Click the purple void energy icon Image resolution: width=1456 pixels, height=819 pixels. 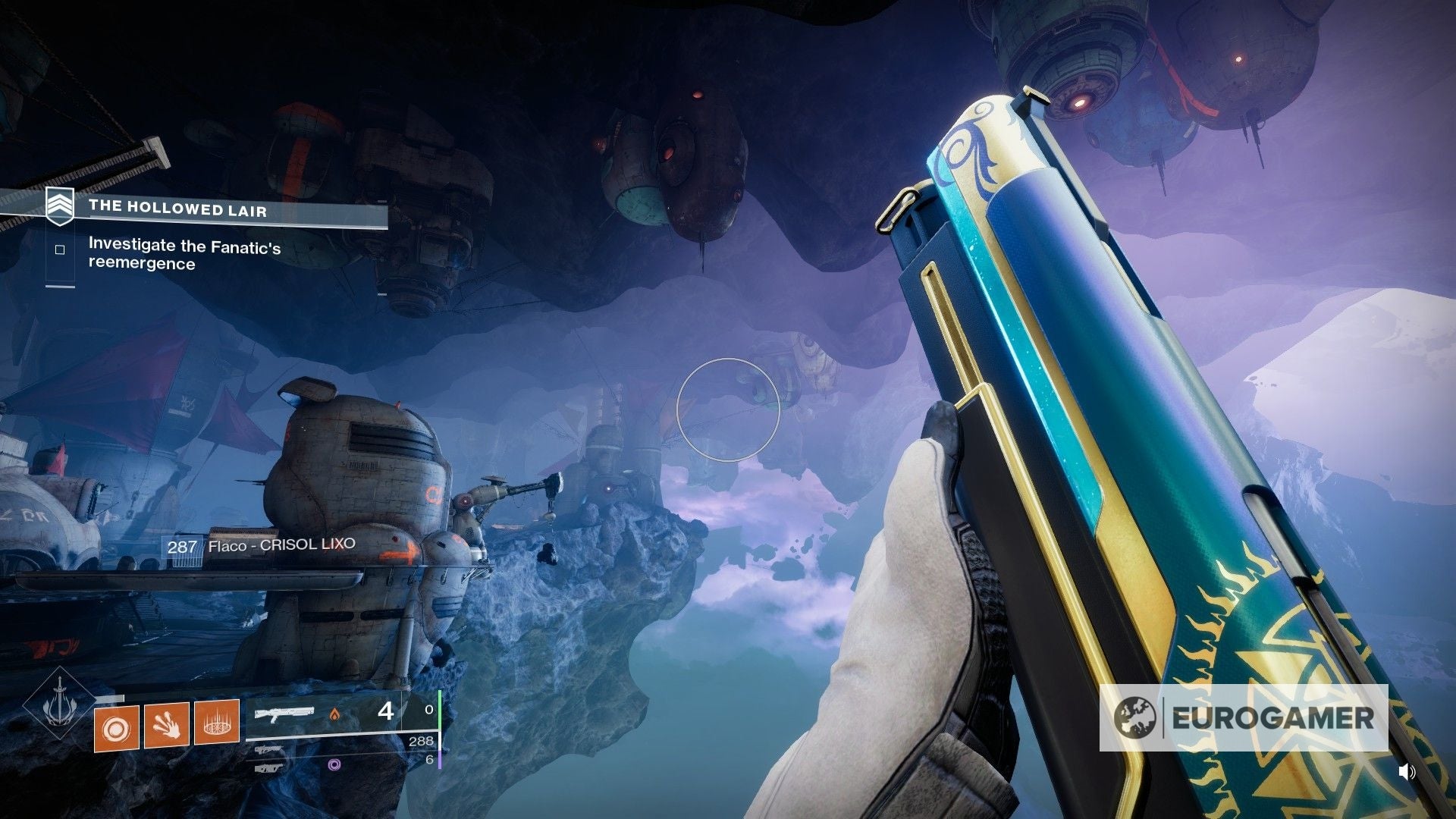pos(334,765)
